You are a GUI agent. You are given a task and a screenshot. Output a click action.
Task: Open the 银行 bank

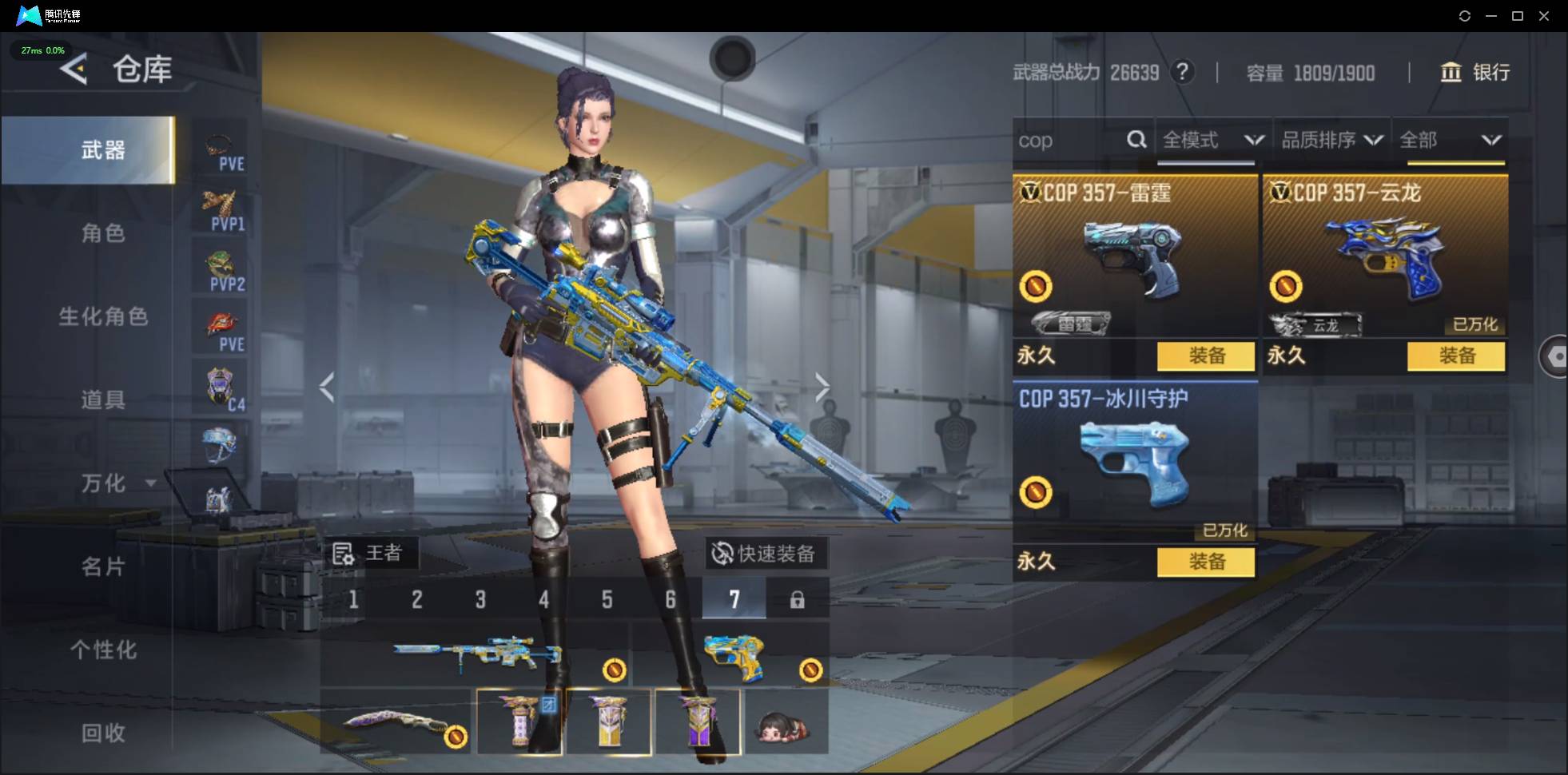point(1475,73)
